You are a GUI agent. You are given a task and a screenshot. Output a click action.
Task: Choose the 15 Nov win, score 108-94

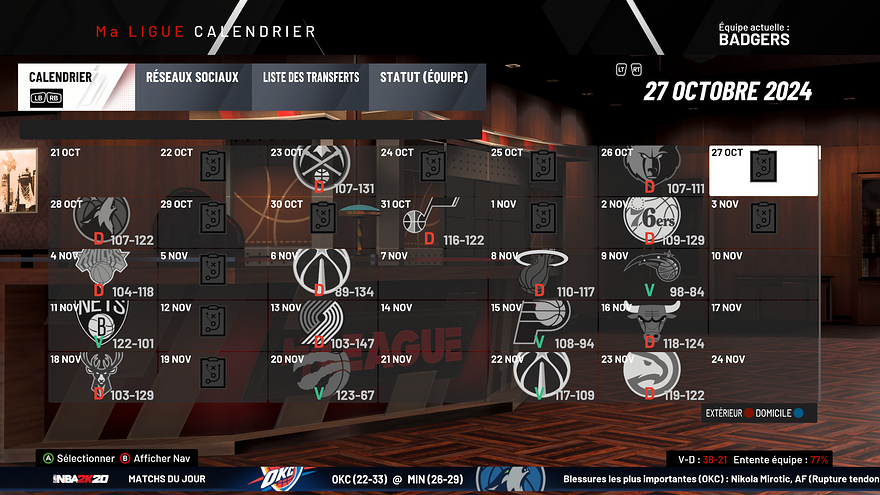click(543, 325)
